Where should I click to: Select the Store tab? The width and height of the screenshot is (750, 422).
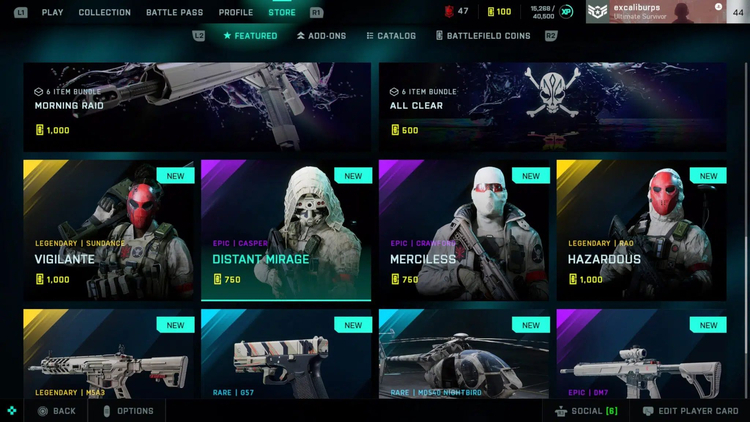(282, 12)
